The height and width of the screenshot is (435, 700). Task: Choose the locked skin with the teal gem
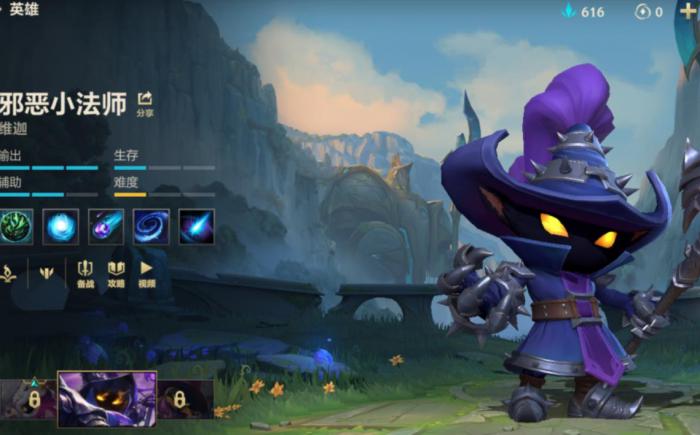click(x=32, y=399)
